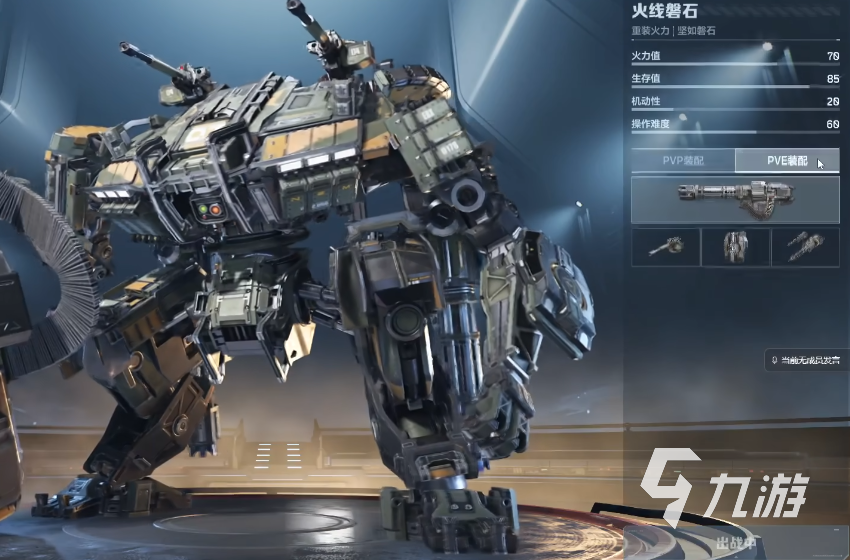The width and height of the screenshot is (850, 560).
Task: Select the small cannon turret equipment slot
Action: (665, 247)
